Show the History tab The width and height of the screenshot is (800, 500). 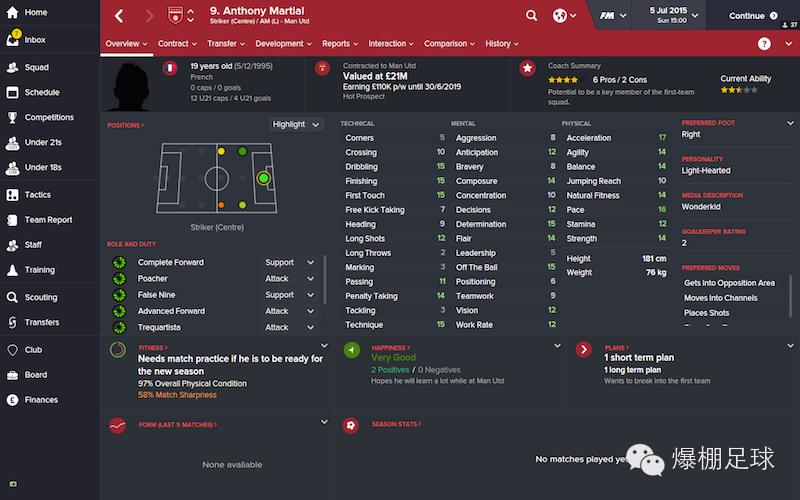coord(501,44)
